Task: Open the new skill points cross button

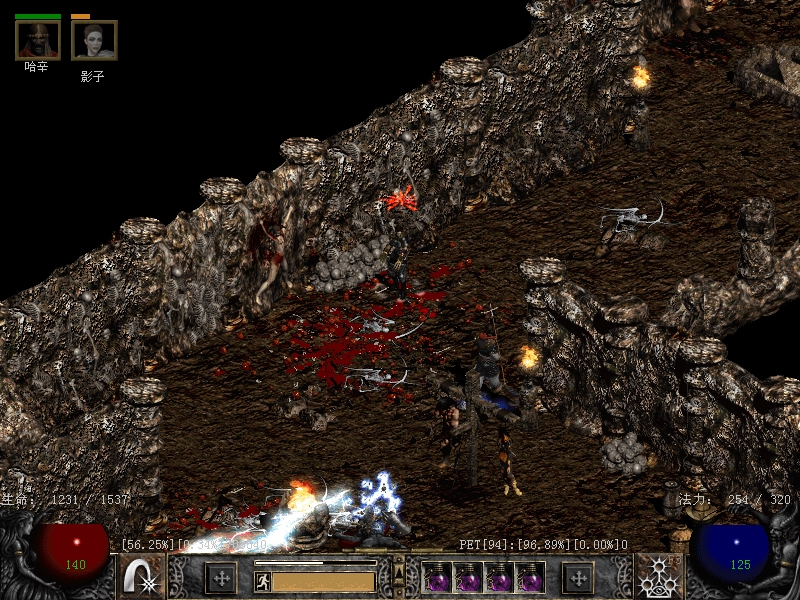Action: pos(577,577)
